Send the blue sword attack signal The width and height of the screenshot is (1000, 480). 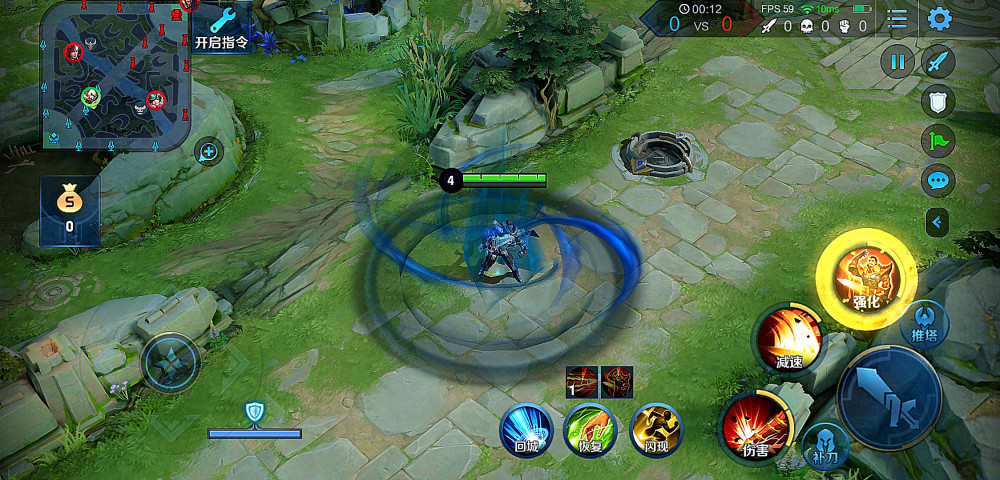coord(938,62)
